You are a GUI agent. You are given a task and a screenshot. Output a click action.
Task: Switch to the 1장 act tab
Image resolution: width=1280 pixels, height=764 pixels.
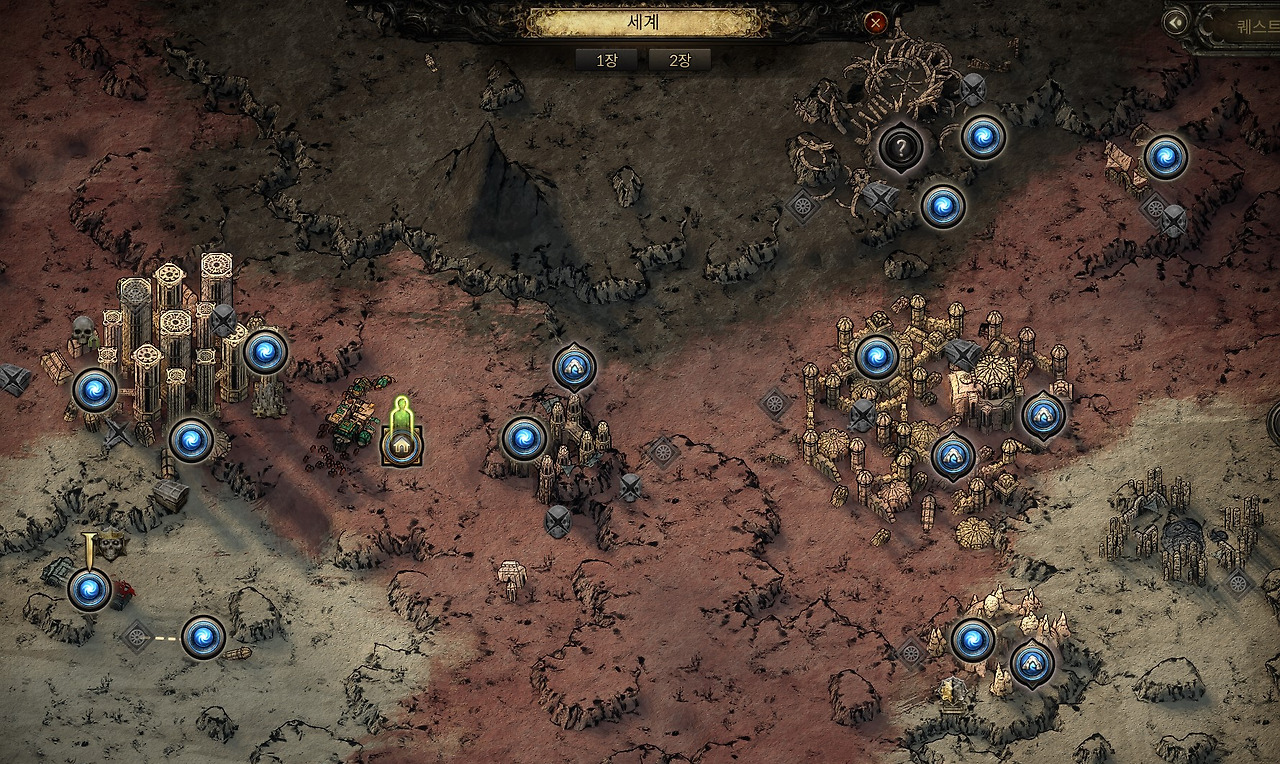point(606,60)
